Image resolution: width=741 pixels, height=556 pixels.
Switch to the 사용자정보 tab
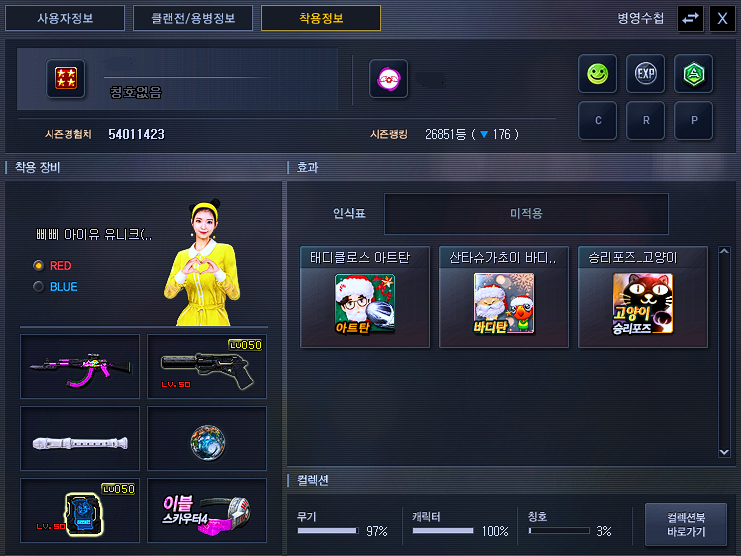coord(67,18)
